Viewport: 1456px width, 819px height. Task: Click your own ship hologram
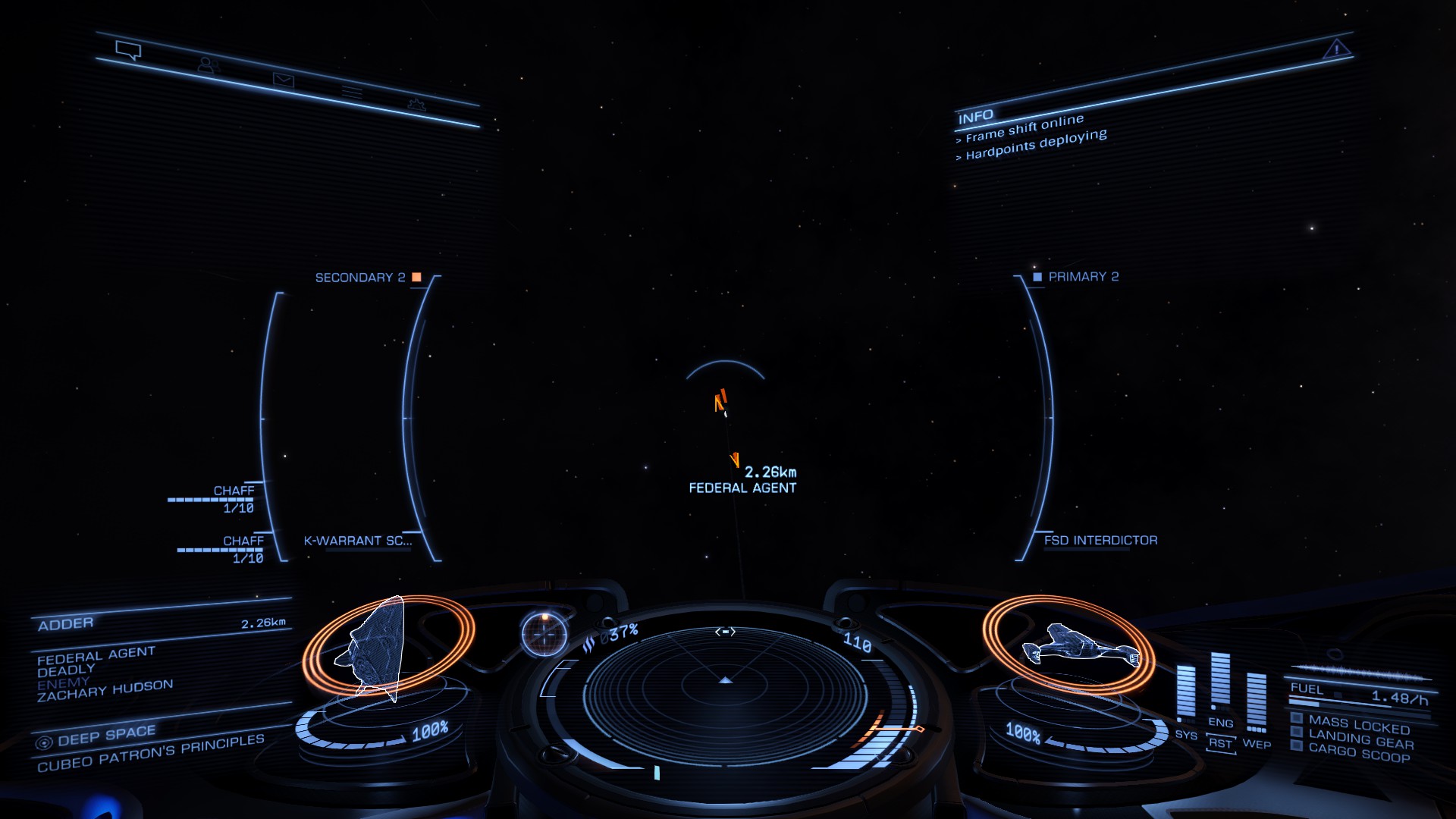[1077, 646]
